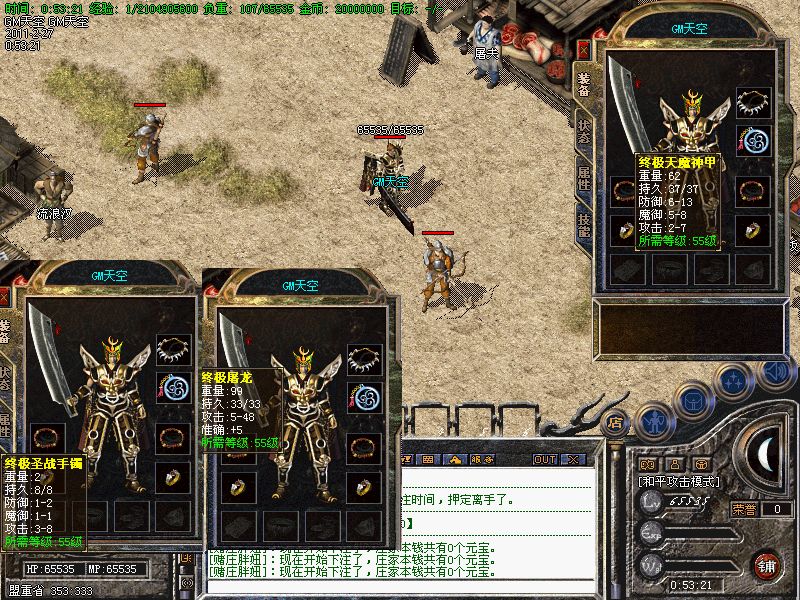The height and width of the screenshot is (600, 800).
Task: Switch to the 状态 tab in top-right panel
Action: pos(584,132)
